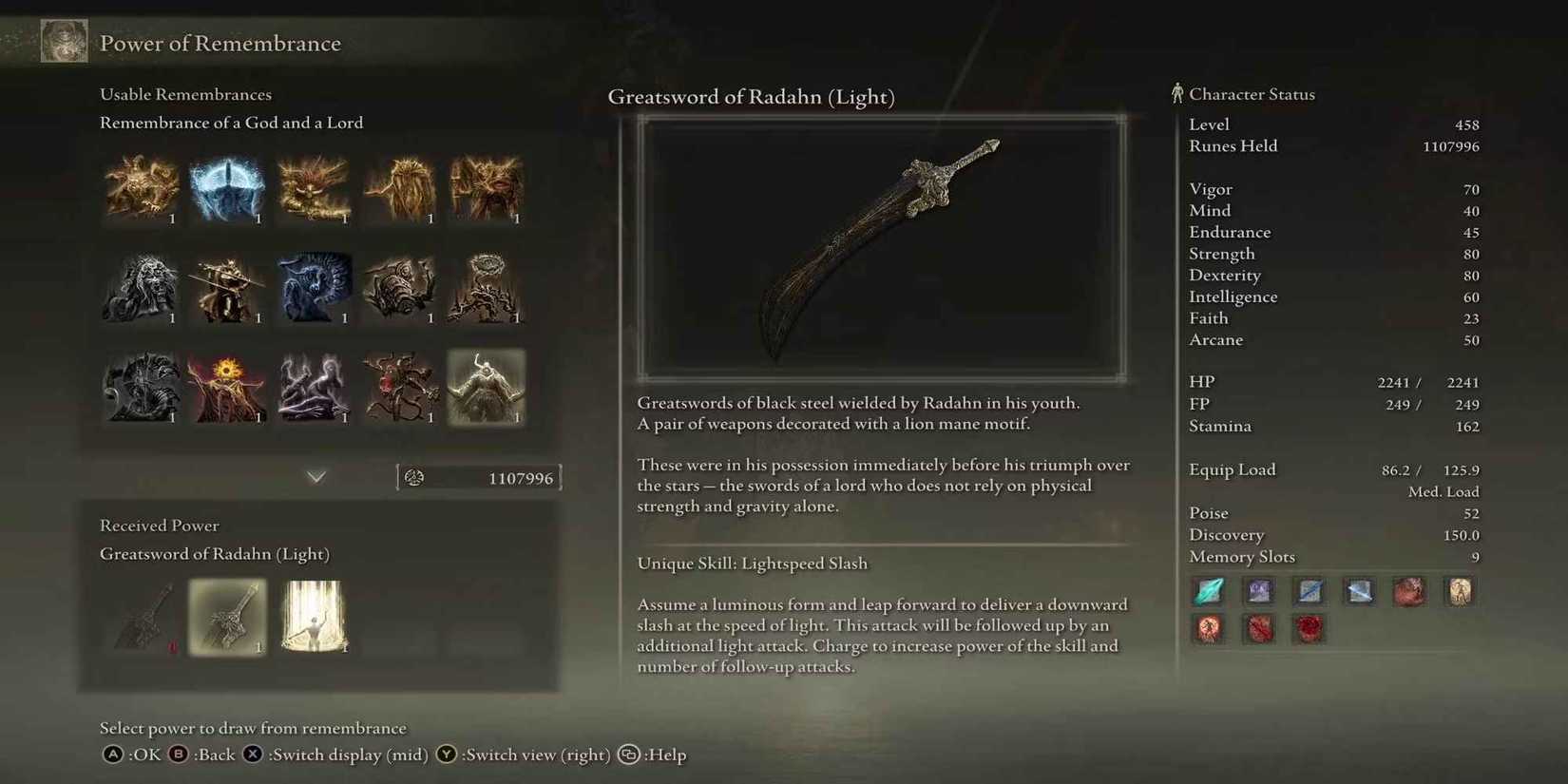1568x784 pixels.
Task: Click the highlighted Greatsword of Radahn (Light) thumbnail
Action: click(x=228, y=618)
